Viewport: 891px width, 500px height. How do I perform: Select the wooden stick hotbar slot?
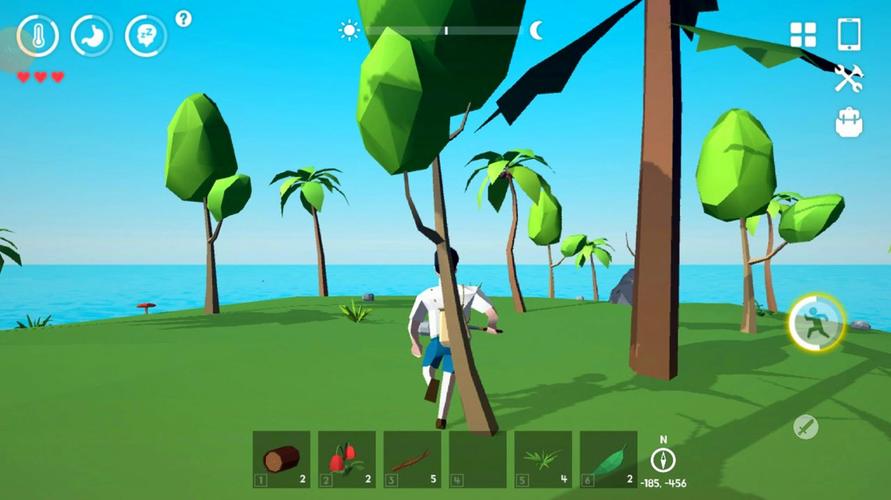pos(412,459)
